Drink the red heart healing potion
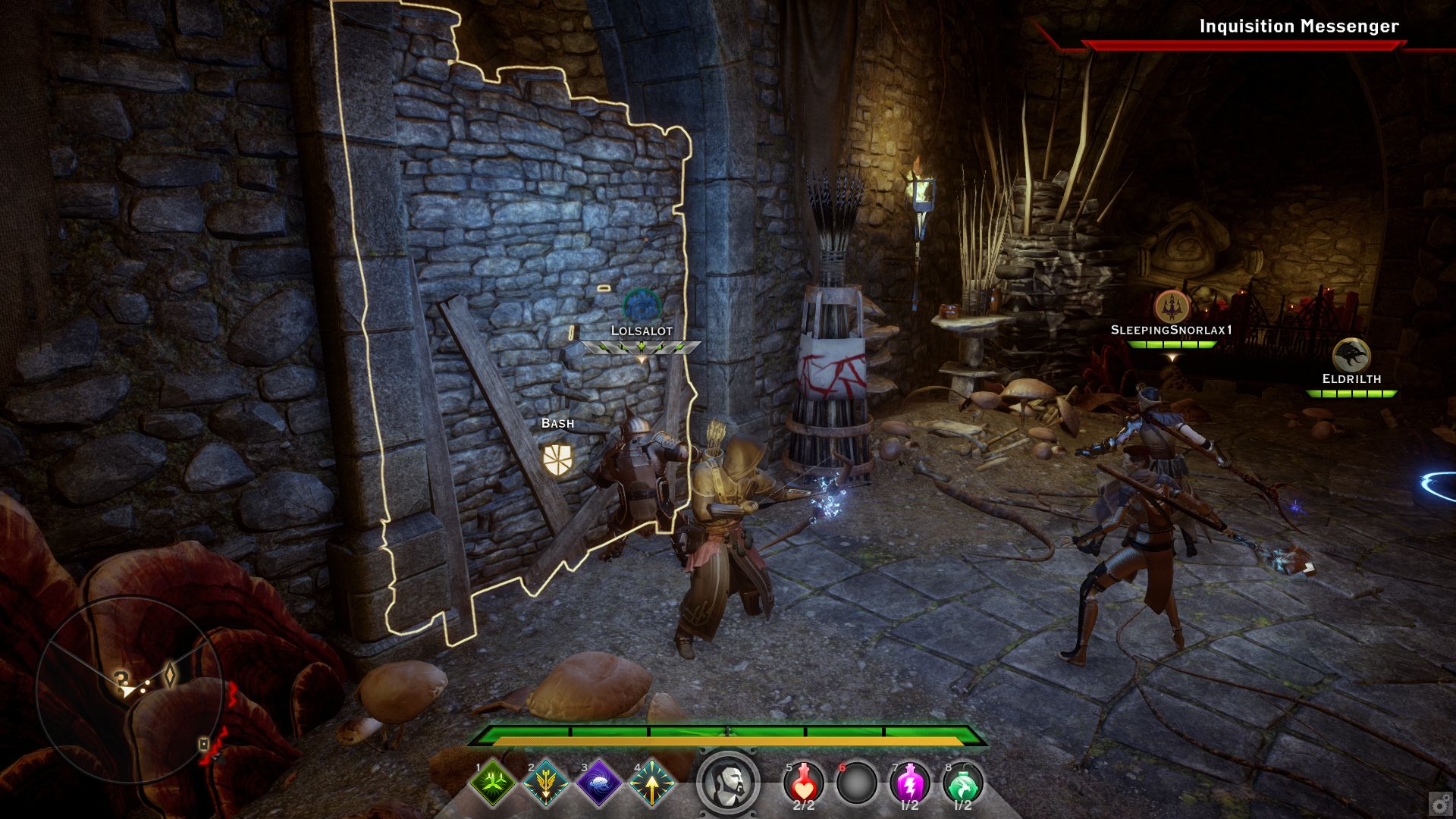The width and height of the screenshot is (1456, 819). (x=803, y=783)
